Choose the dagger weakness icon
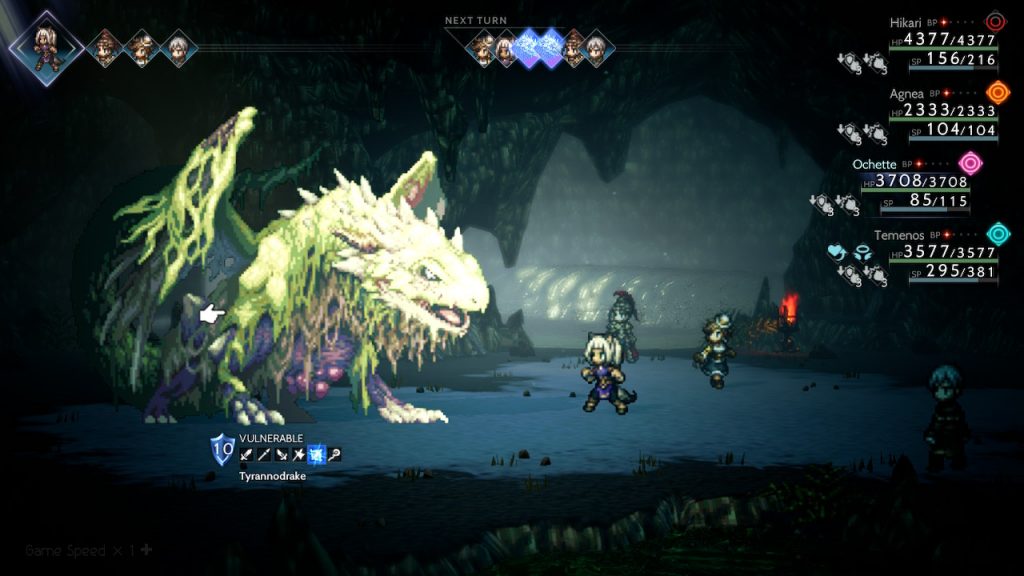Image resolution: width=1024 pixels, height=576 pixels. [x=280, y=455]
